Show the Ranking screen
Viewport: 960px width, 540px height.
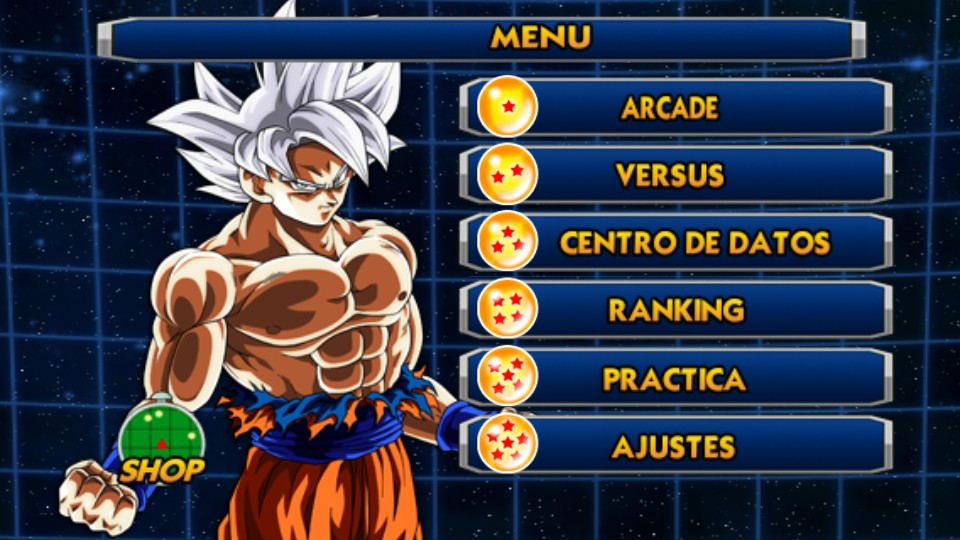pos(675,310)
